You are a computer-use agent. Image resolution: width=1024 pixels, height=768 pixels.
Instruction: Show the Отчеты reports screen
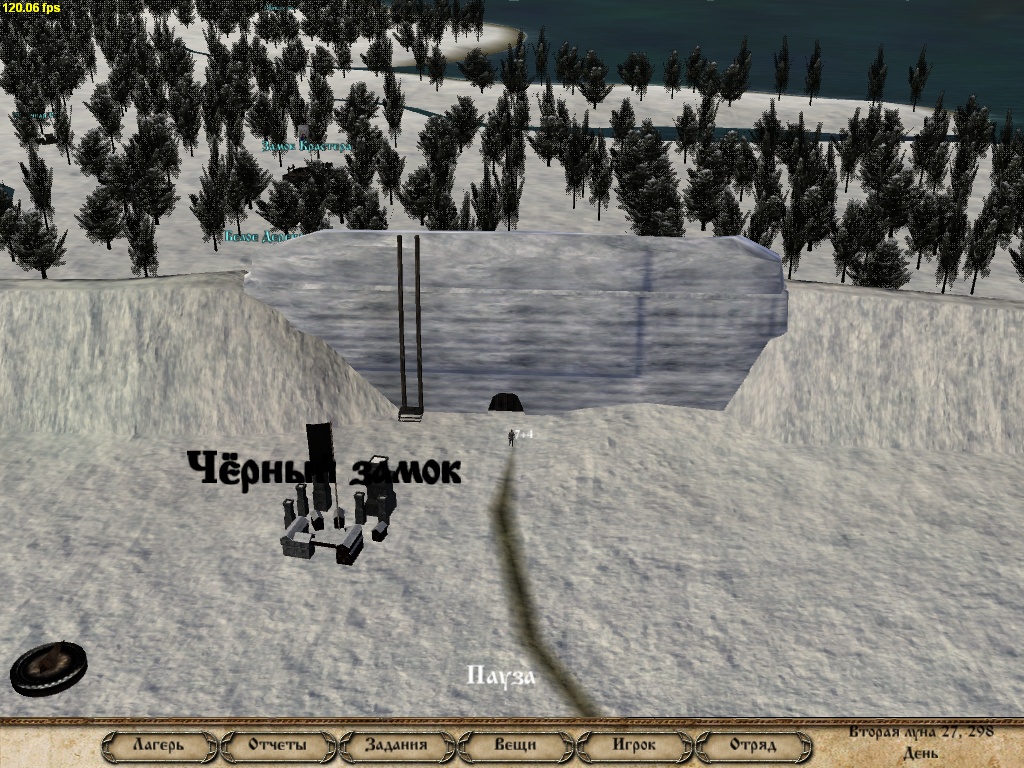(278, 745)
